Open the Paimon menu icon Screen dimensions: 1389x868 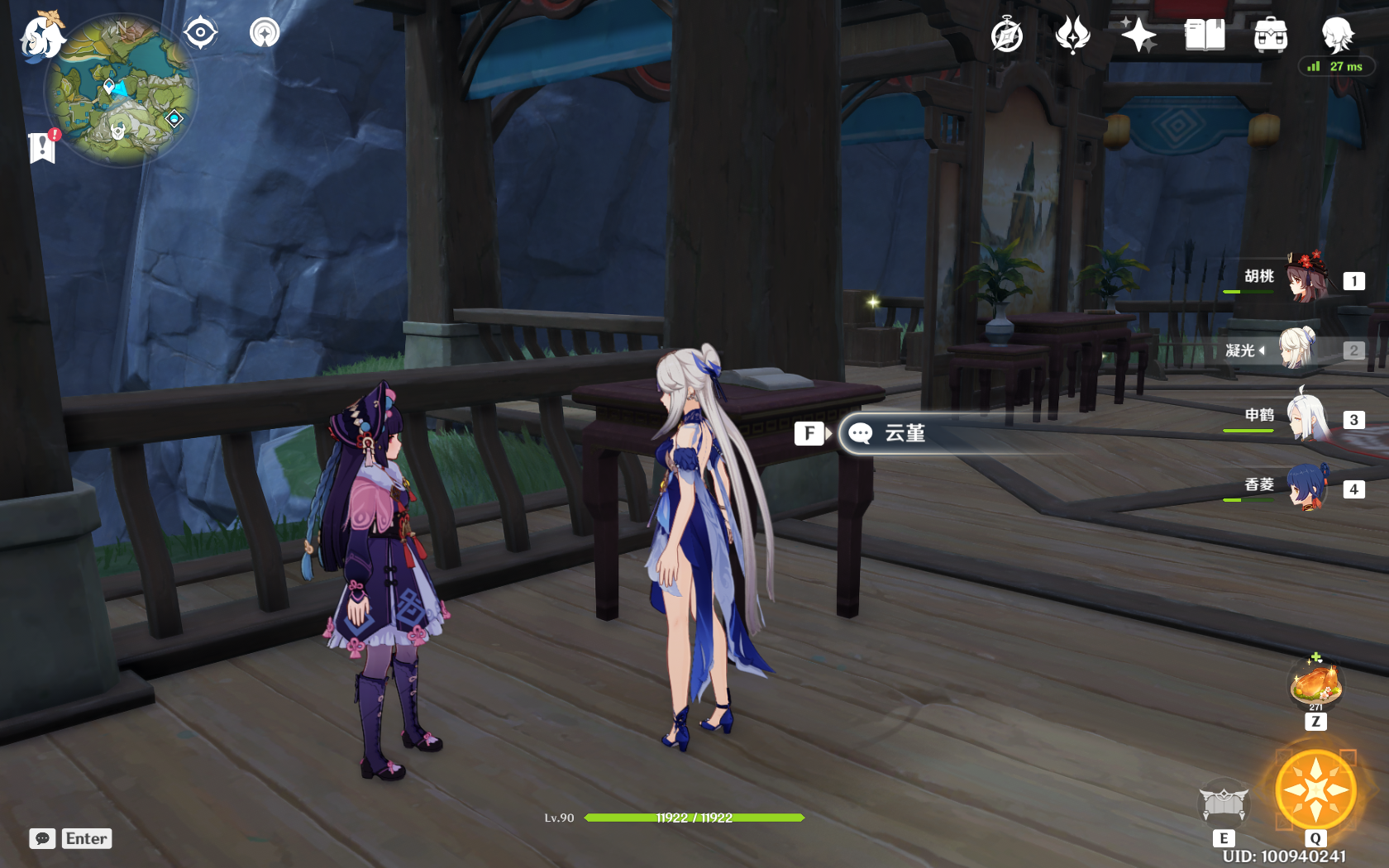coord(41,36)
